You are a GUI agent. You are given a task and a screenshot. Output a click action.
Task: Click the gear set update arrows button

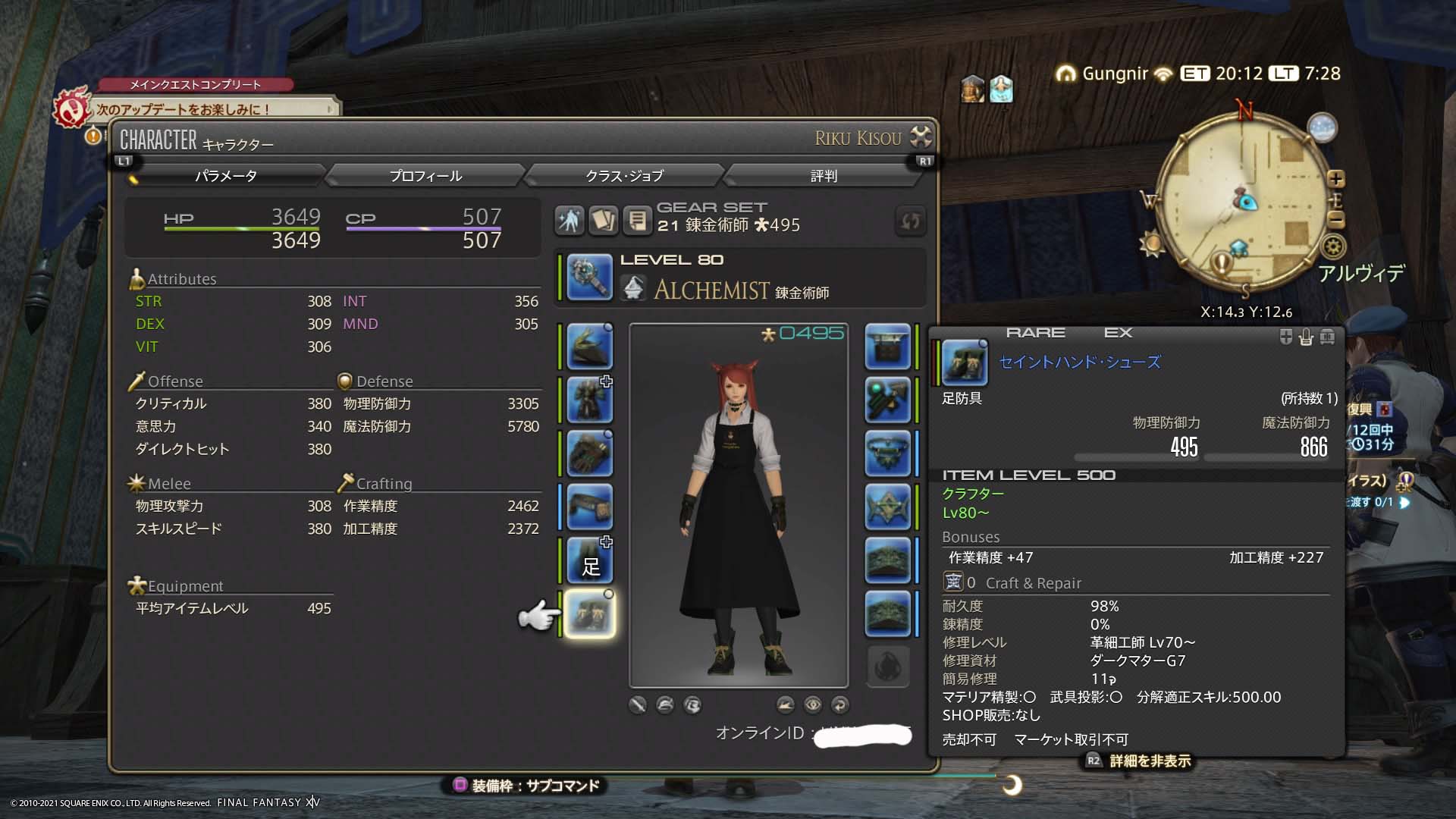point(910,221)
